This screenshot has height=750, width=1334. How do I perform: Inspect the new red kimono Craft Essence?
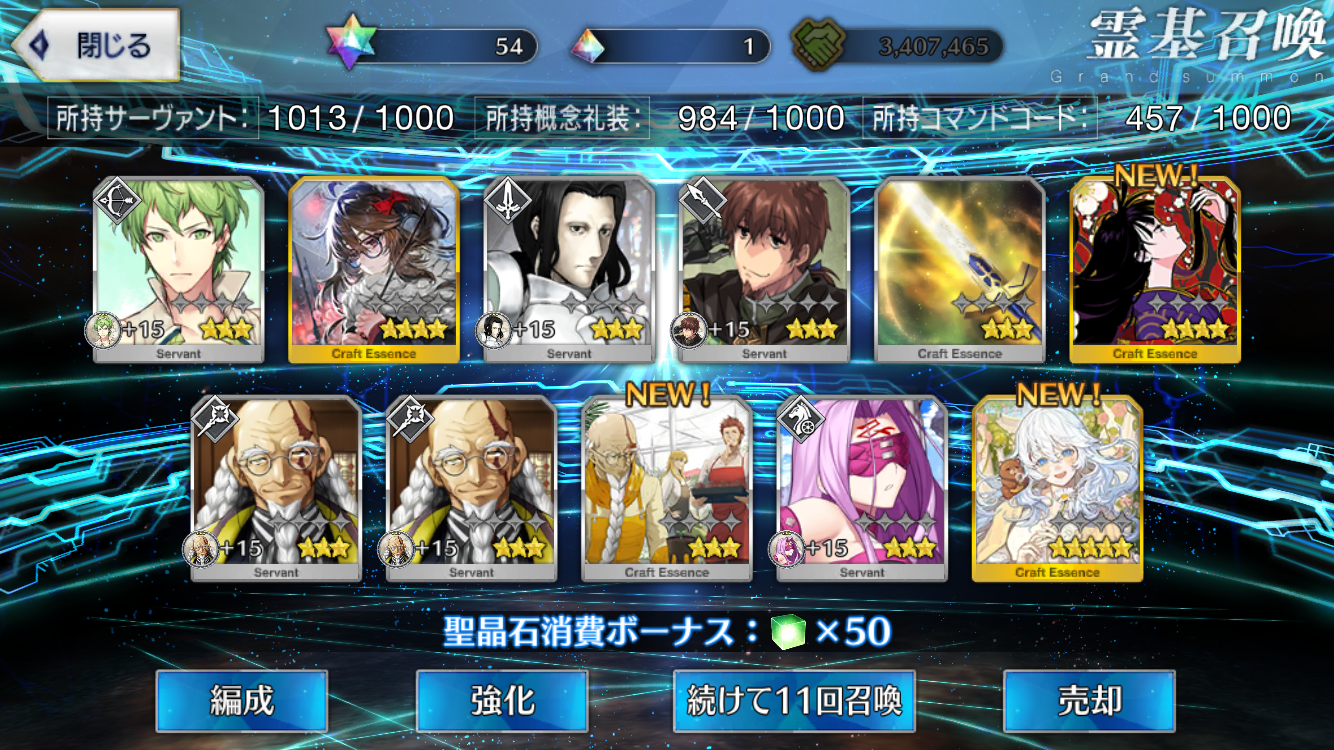pos(1155,268)
